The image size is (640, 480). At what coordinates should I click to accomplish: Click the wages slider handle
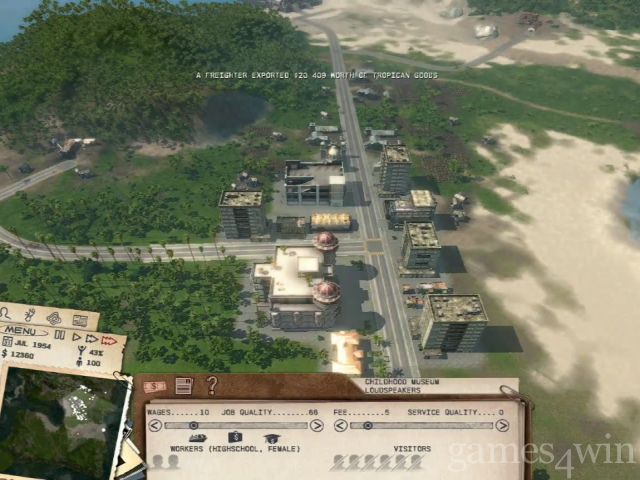194,425
